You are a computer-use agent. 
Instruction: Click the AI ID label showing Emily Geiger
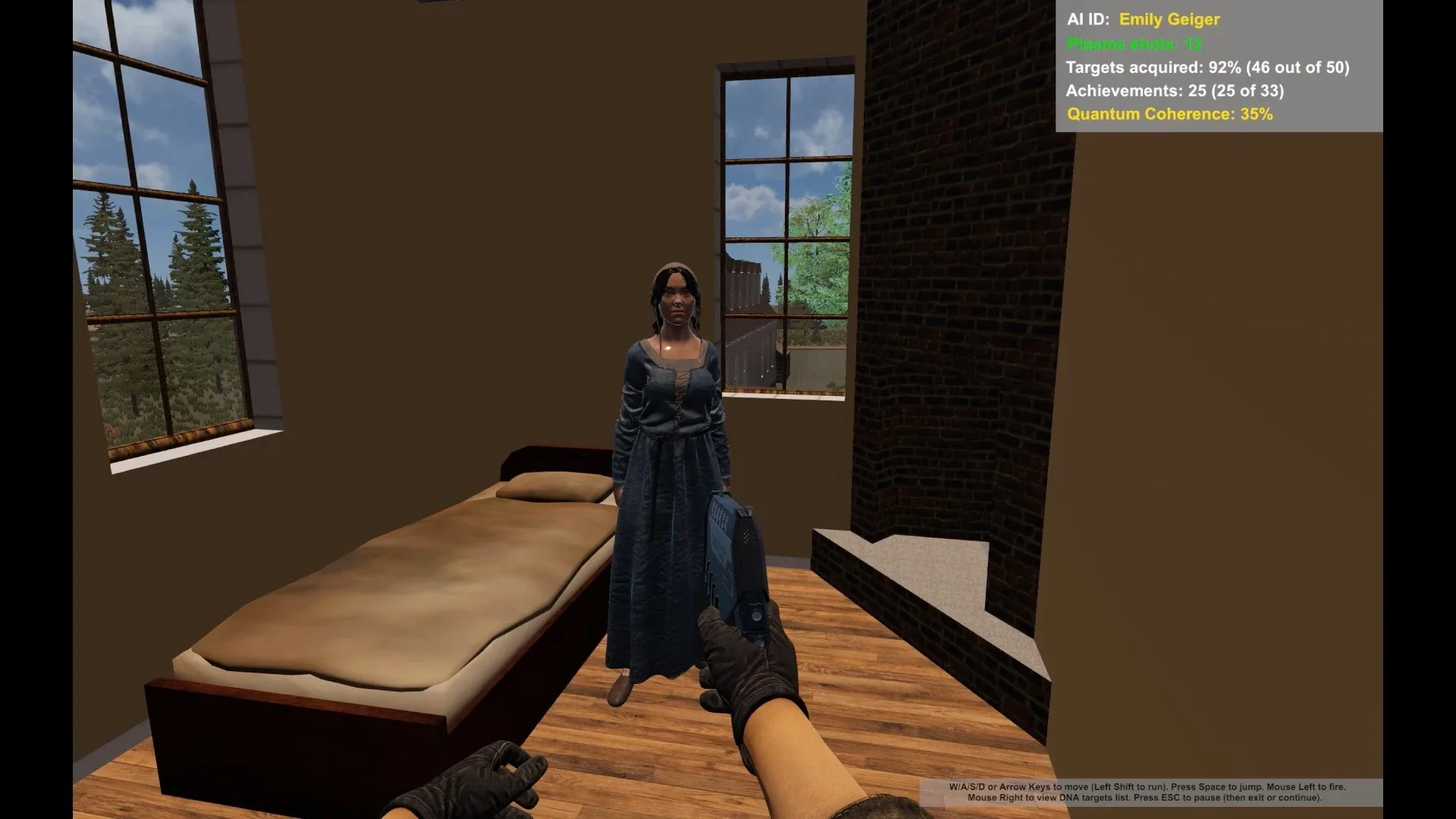(1144, 20)
